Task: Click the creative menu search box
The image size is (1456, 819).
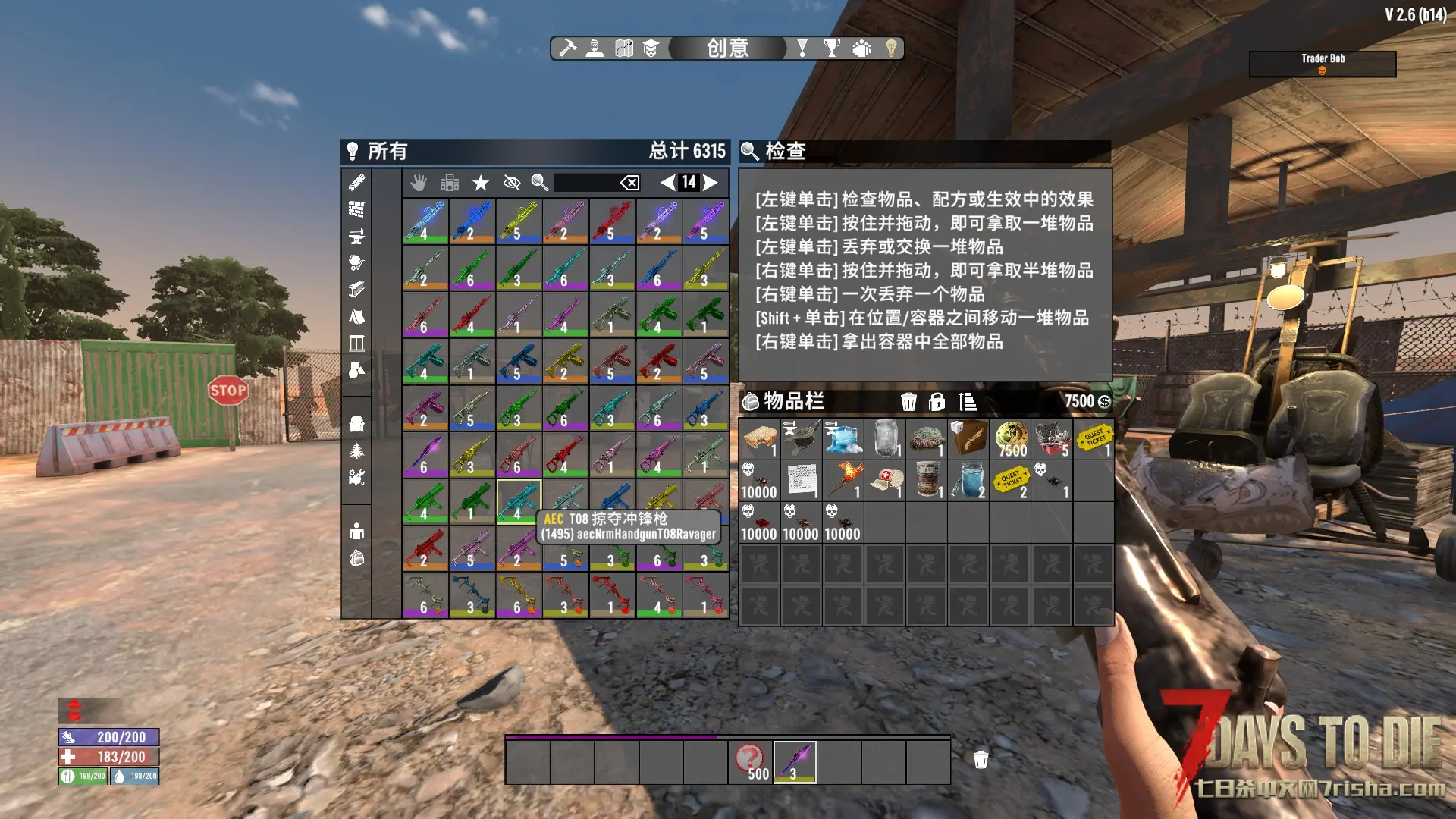Action: [x=585, y=182]
